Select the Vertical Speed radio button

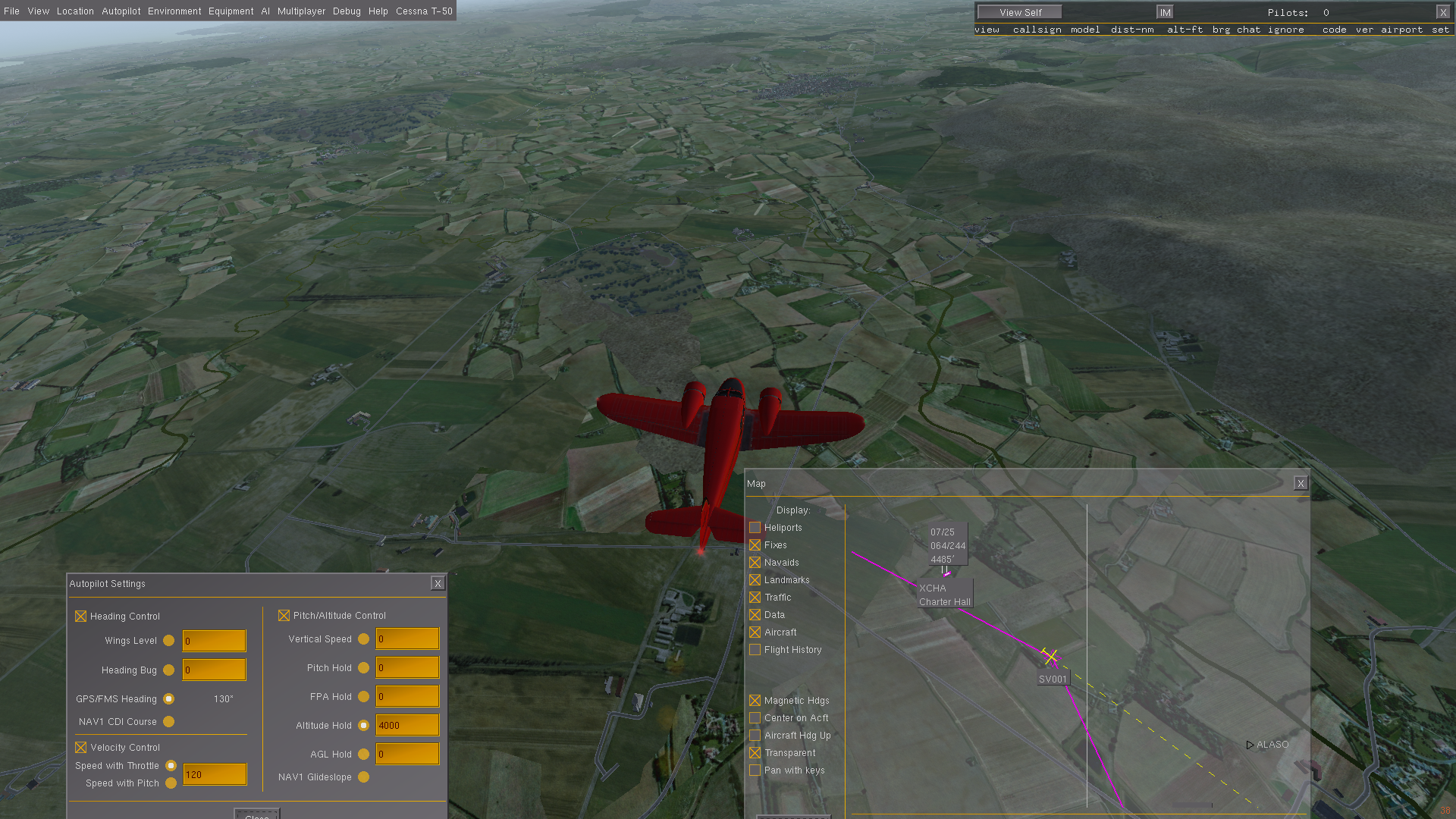point(364,639)
